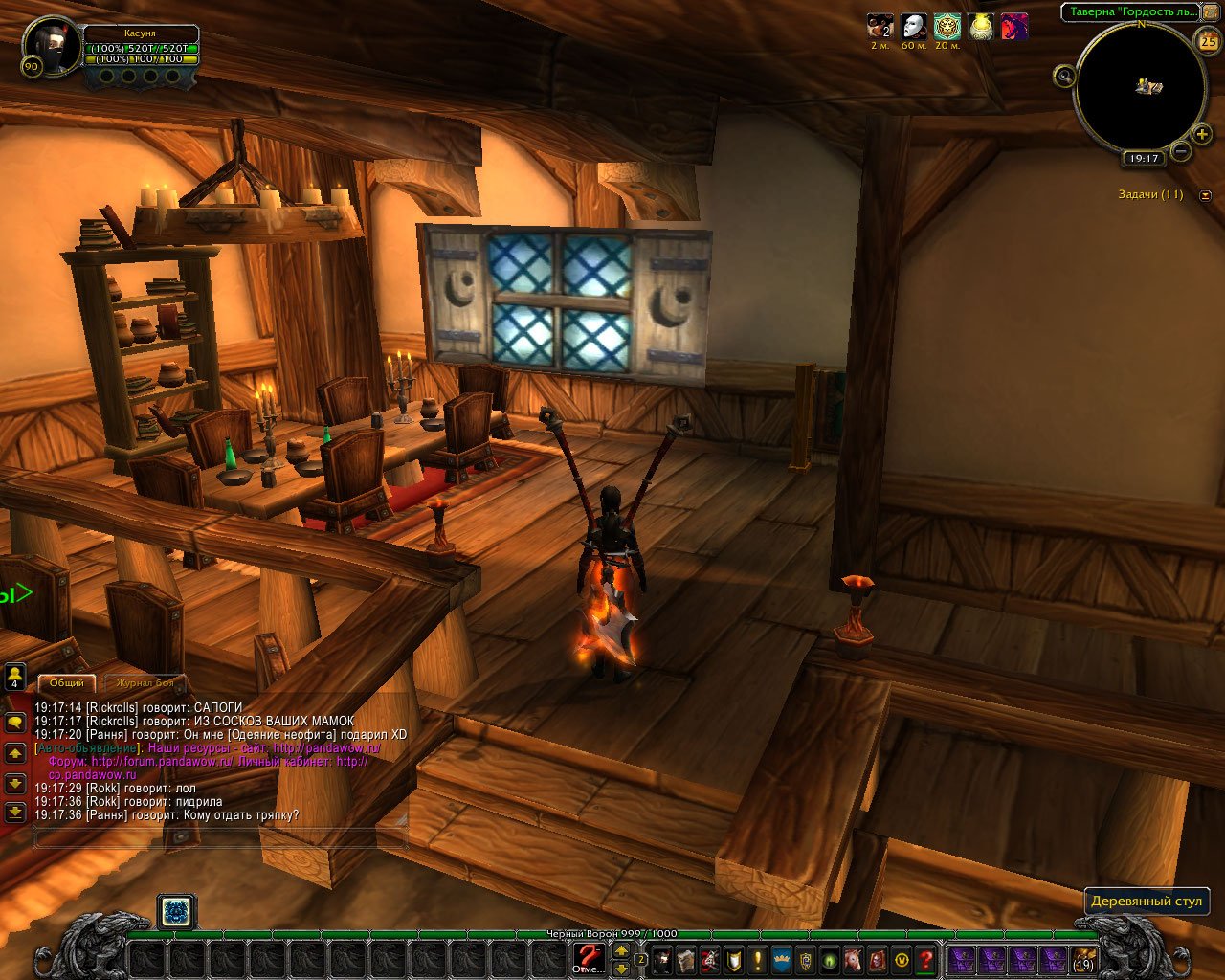Toggle the minimap tracking magnifier button
1225x980 pixels.
pyautogui.click(x=1064, y=77)
